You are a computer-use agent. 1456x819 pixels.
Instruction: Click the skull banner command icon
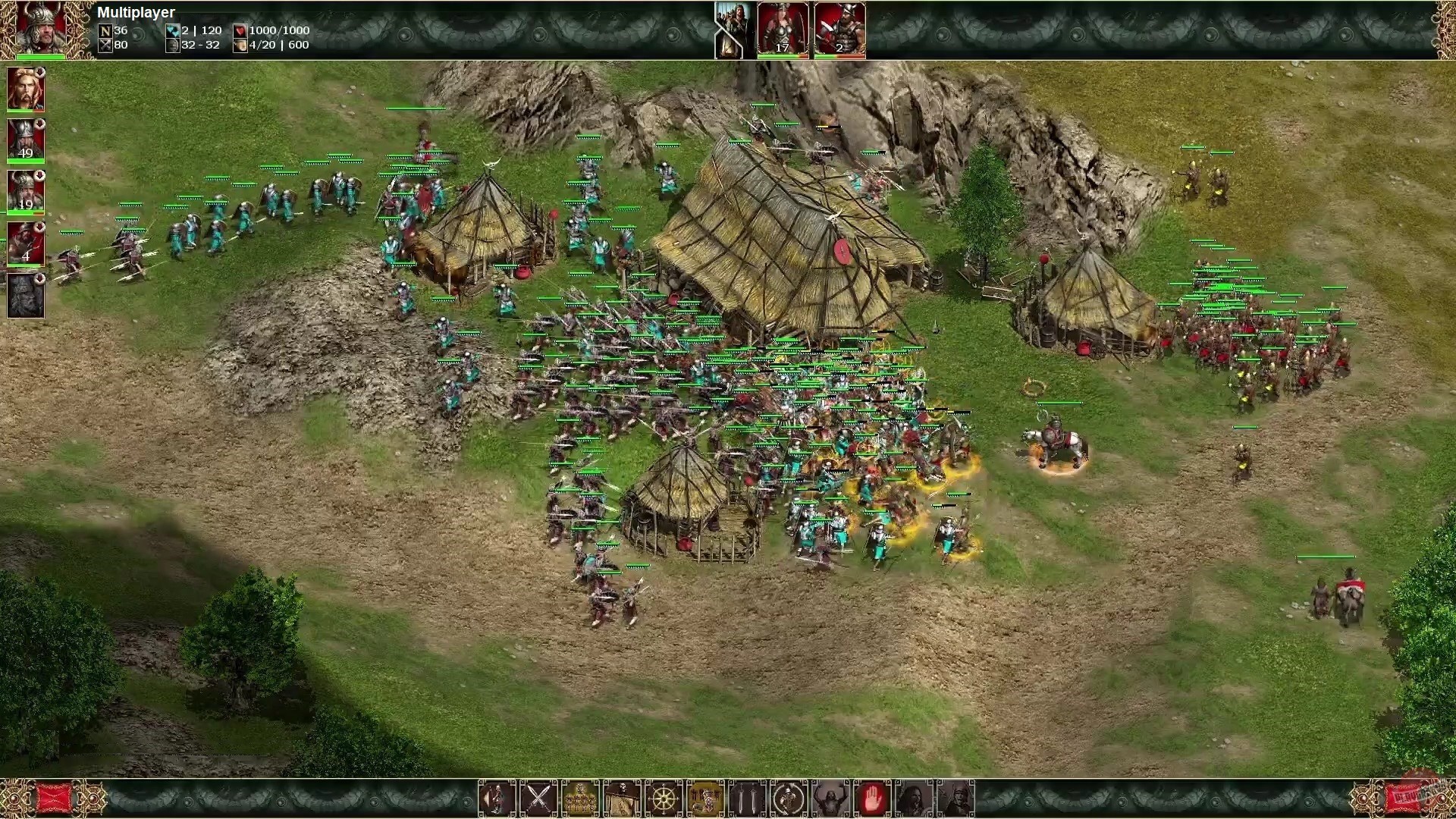tap(622, 798)
